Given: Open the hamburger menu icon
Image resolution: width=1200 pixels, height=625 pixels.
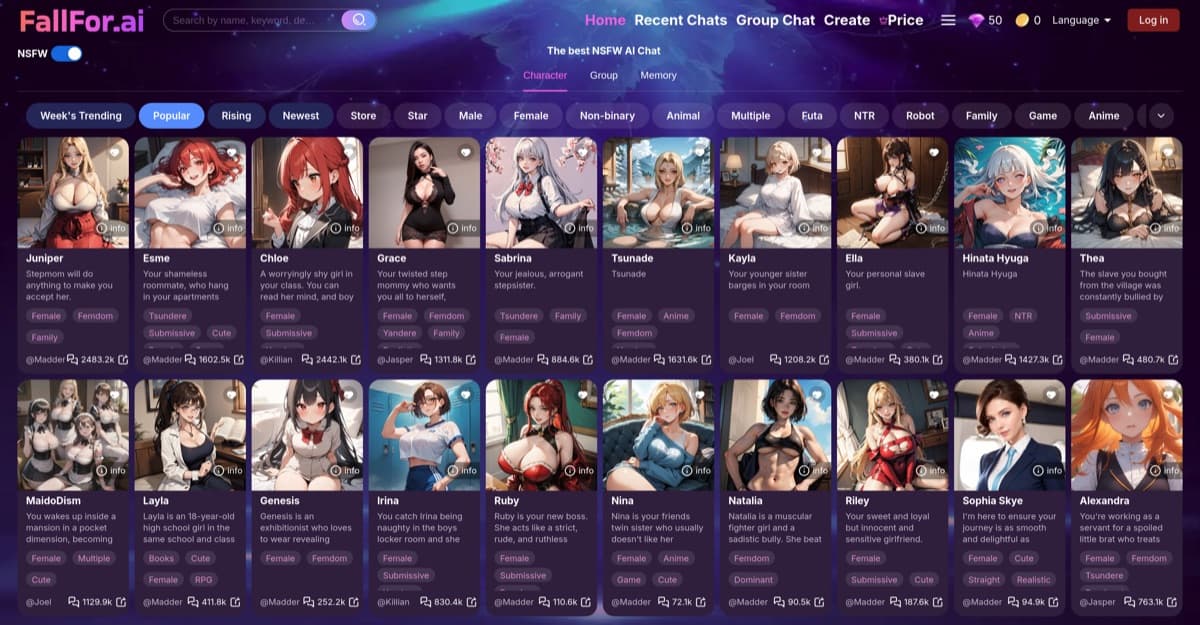Looking at the screenshot, I should [948, 20].
